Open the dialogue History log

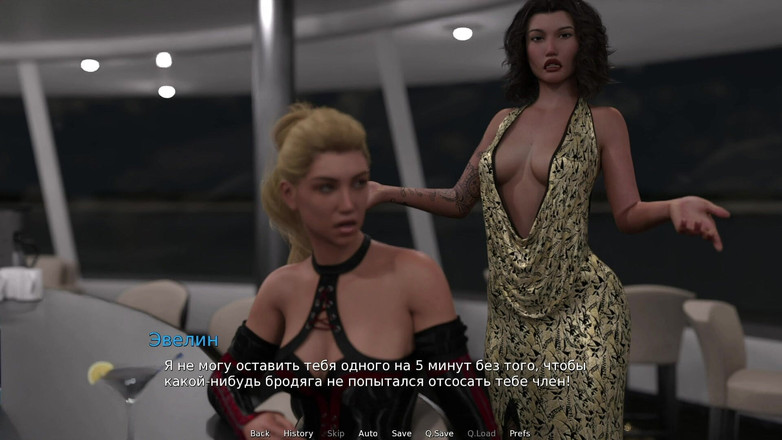click(298, 433)
